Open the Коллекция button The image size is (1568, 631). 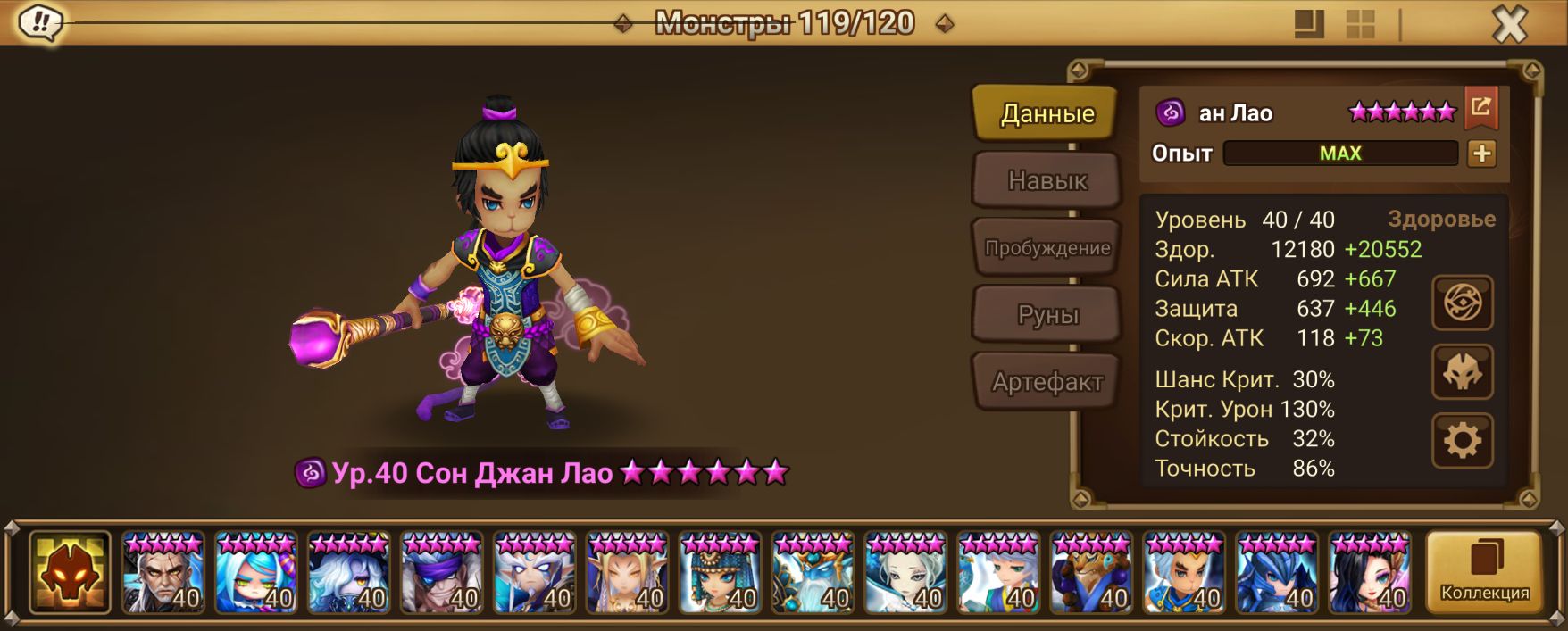click(1484, 572)
